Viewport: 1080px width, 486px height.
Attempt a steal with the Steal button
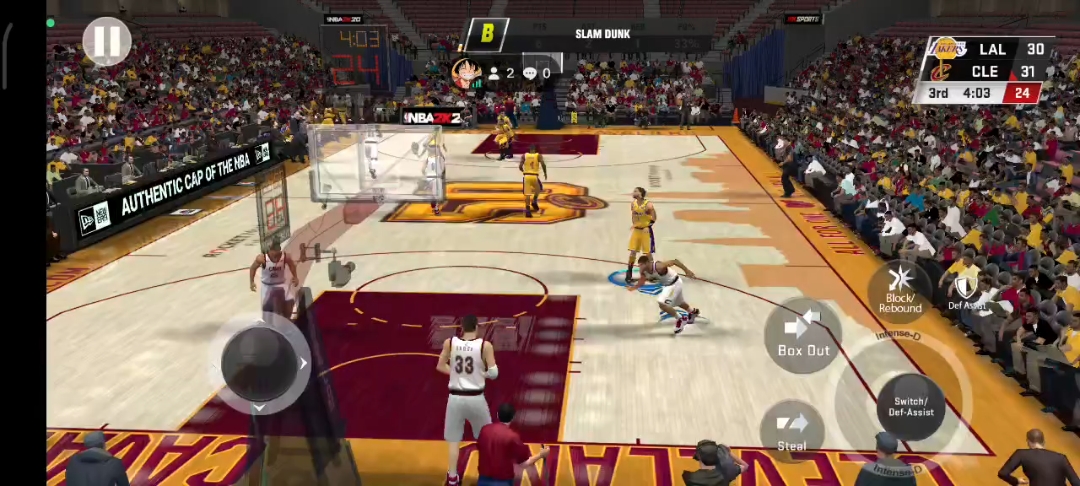coord(792,430)
